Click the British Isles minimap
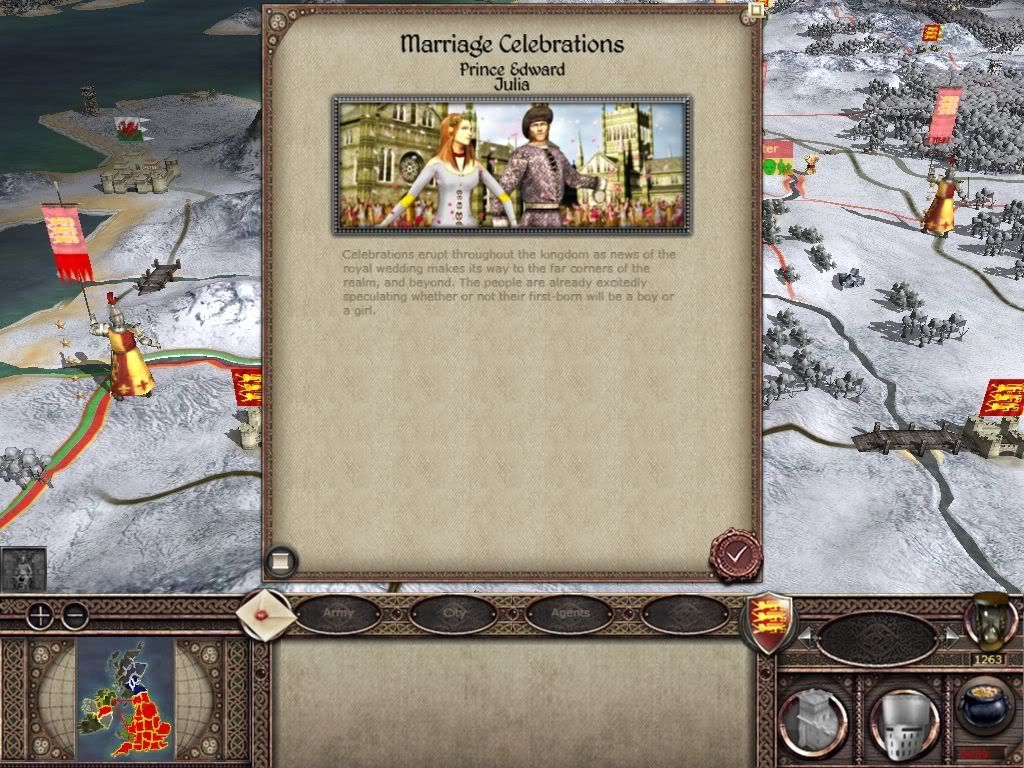Viewport: 1024px width, 768px height. click(126, 698)
